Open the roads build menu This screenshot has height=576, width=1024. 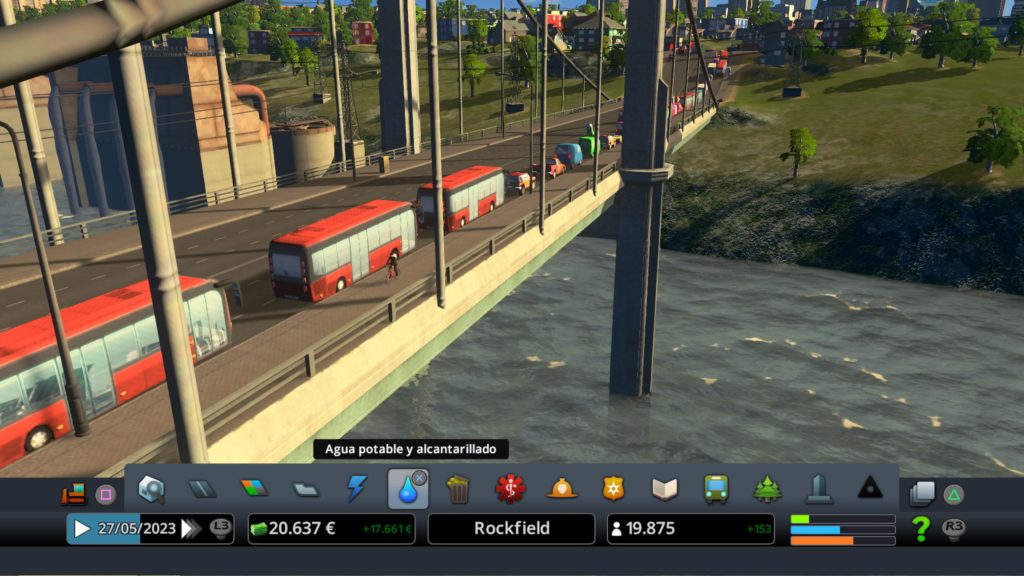pyautogui.click(x=203, y=489)
